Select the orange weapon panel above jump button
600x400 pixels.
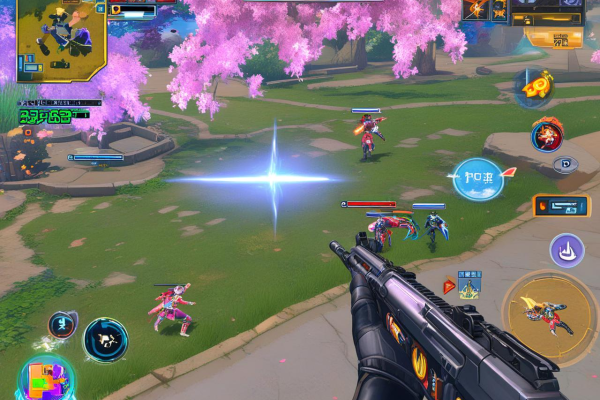(x=560, y=205)
